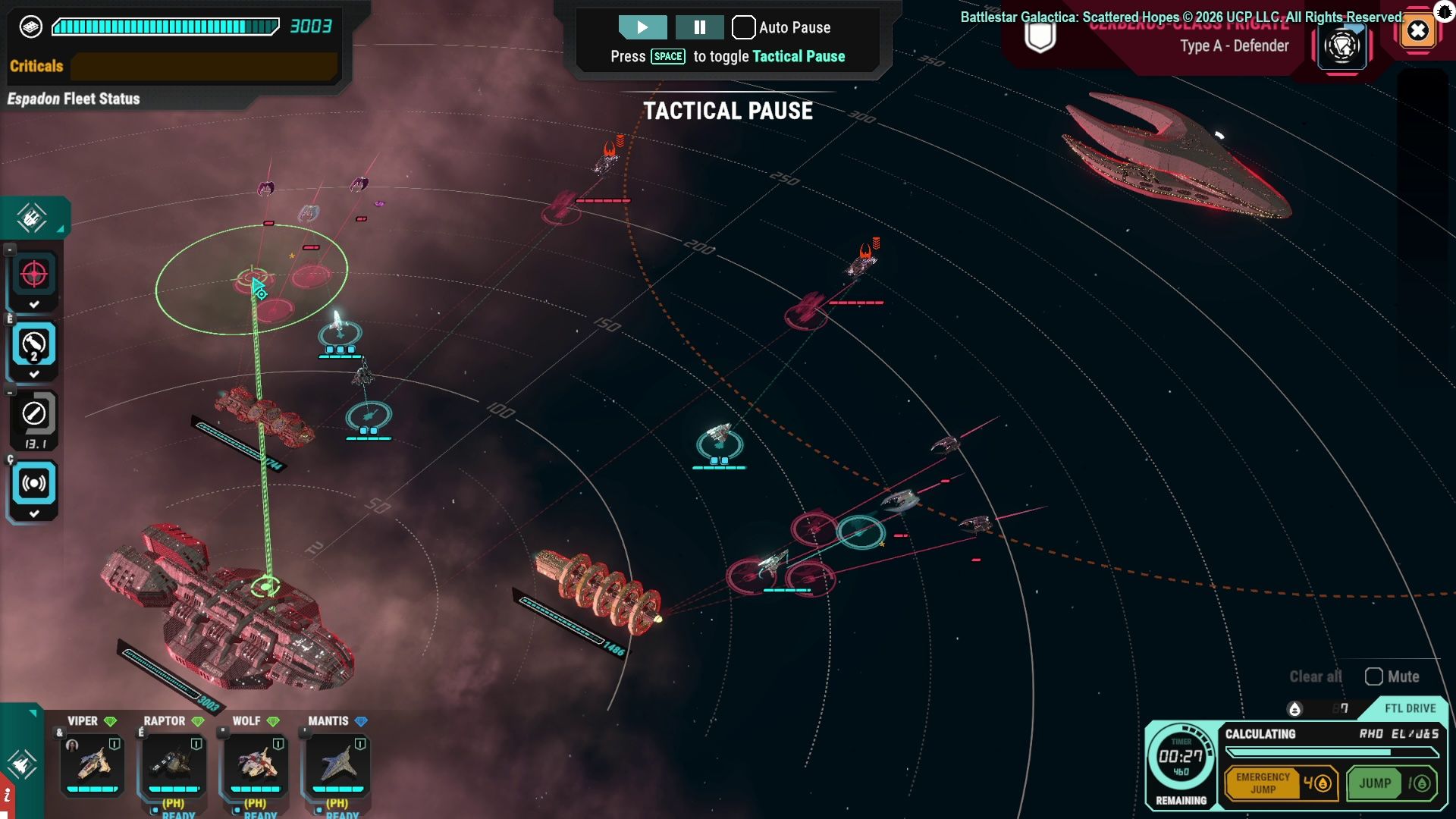
Task: Enable Auto Pause
Action: tap(744, 27)
